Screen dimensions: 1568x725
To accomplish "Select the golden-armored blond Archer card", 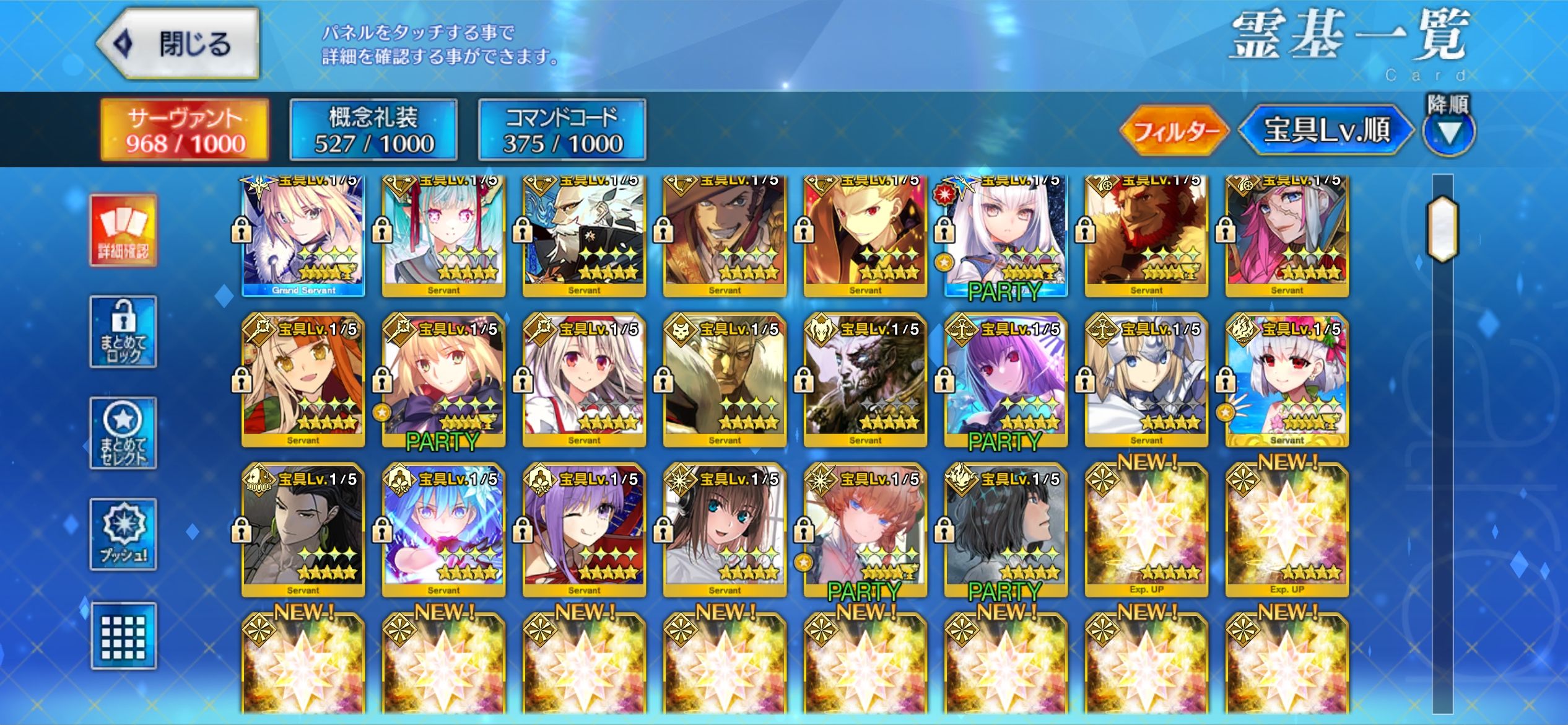I will coord(865,235).
